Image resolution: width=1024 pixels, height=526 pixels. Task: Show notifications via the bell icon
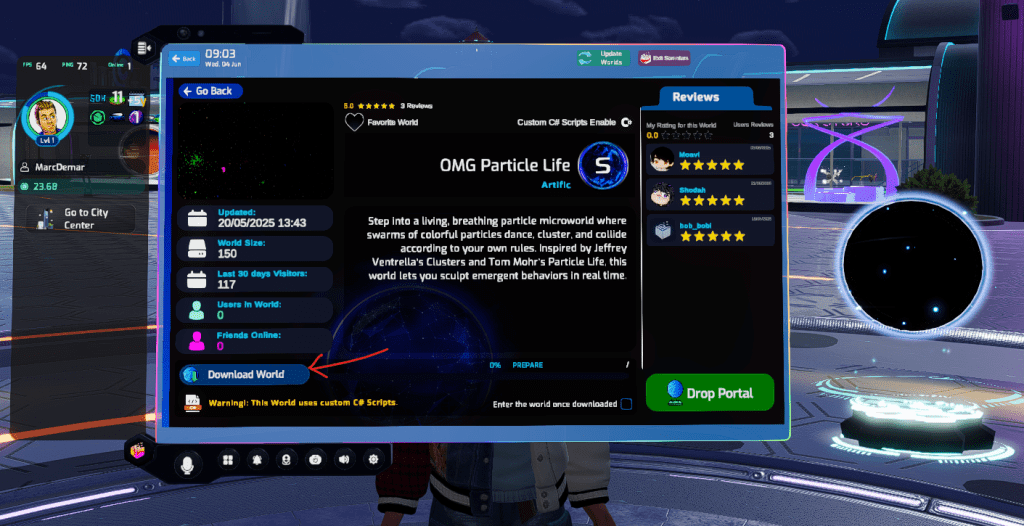[x=257, y=460]
